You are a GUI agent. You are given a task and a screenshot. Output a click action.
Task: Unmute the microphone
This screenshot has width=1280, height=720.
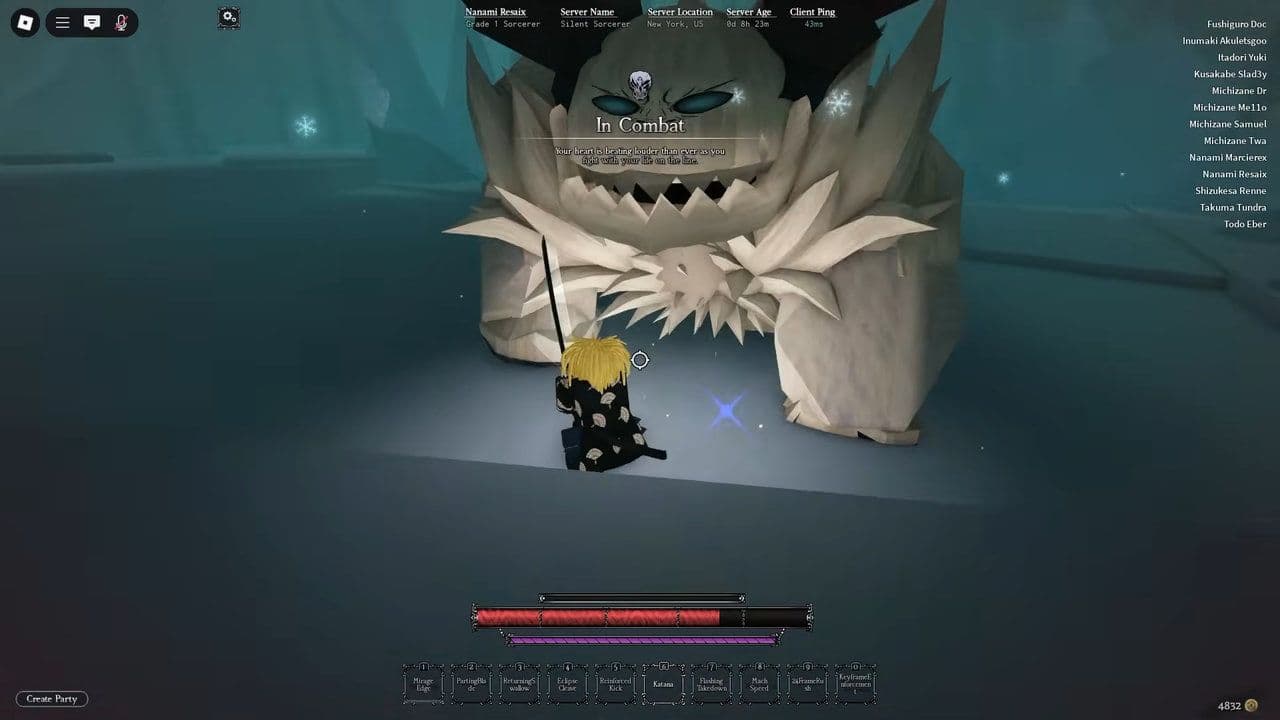pos(119,22)
